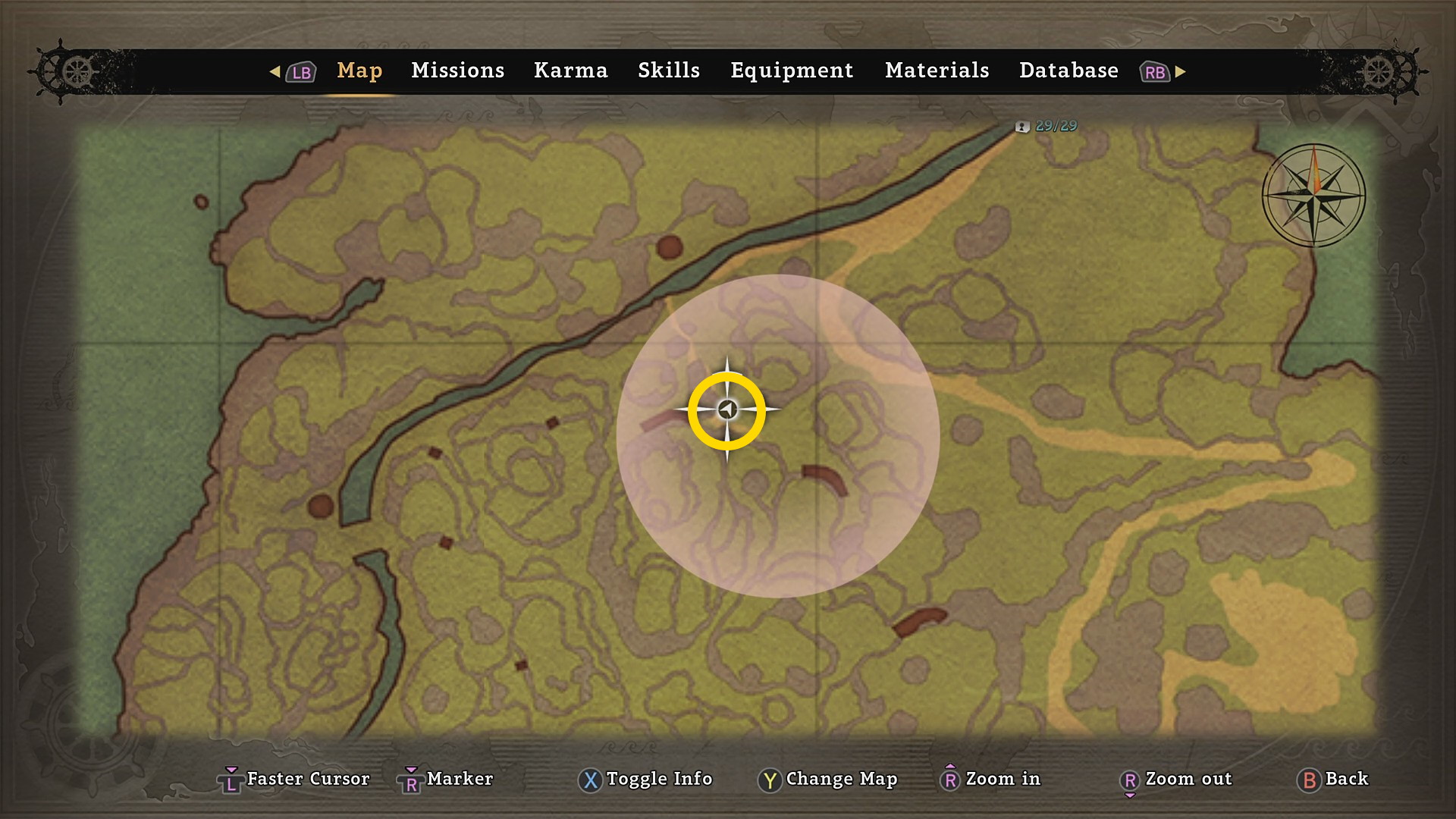The width and height of the screenshot is (1456, 819).
Task: Switch to the Database tab
Action: coord(1068,71)
